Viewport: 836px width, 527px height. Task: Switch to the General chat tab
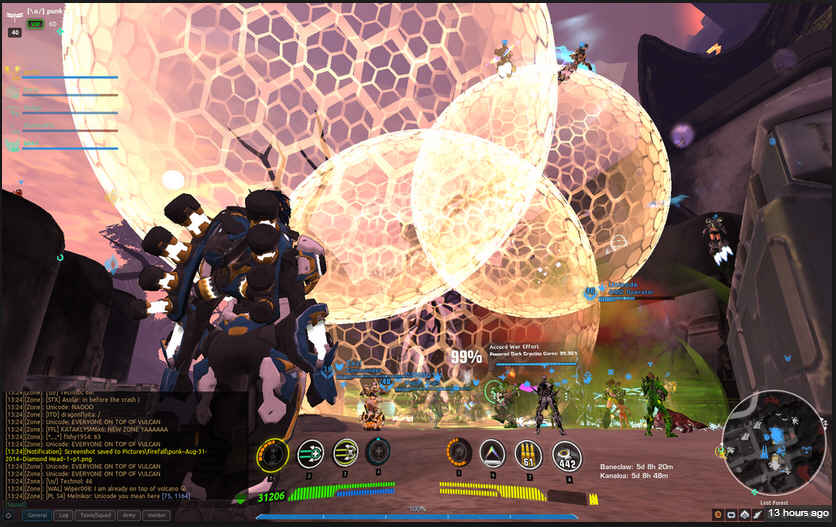coord(37,515)
